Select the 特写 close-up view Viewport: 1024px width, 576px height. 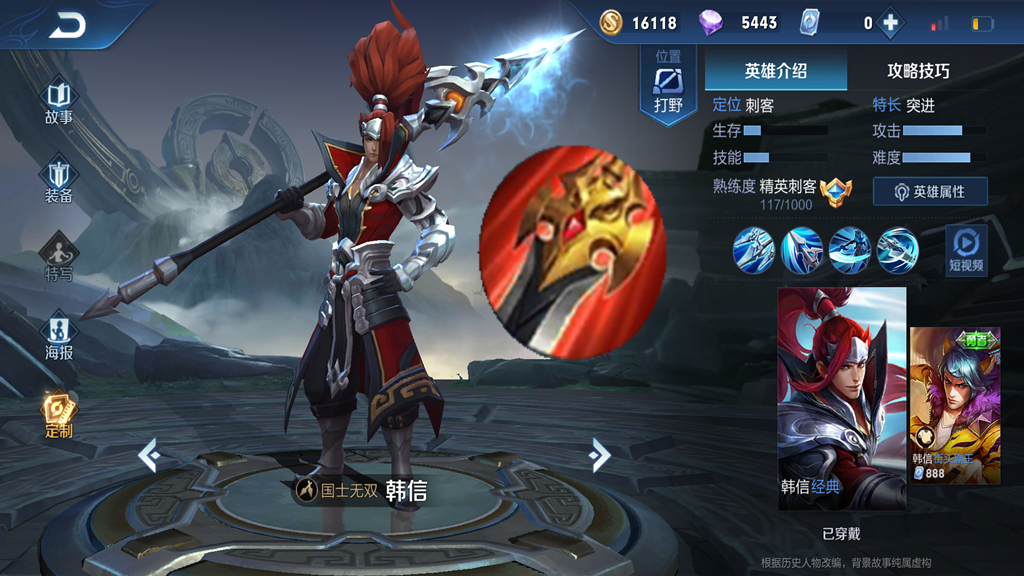pyautogui.click(x=59, y=258)
